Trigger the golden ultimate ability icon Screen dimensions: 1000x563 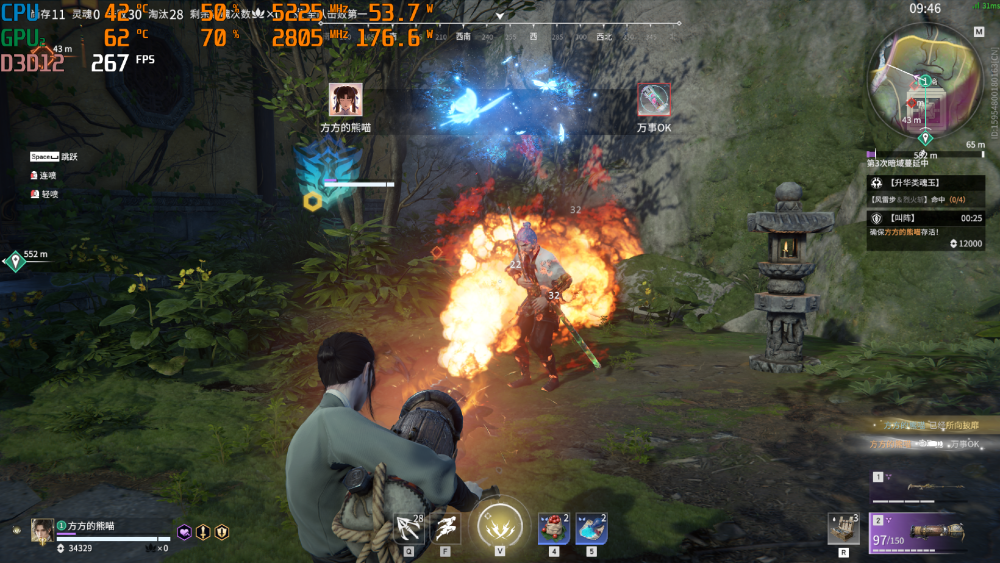click(x=498, y=526)
